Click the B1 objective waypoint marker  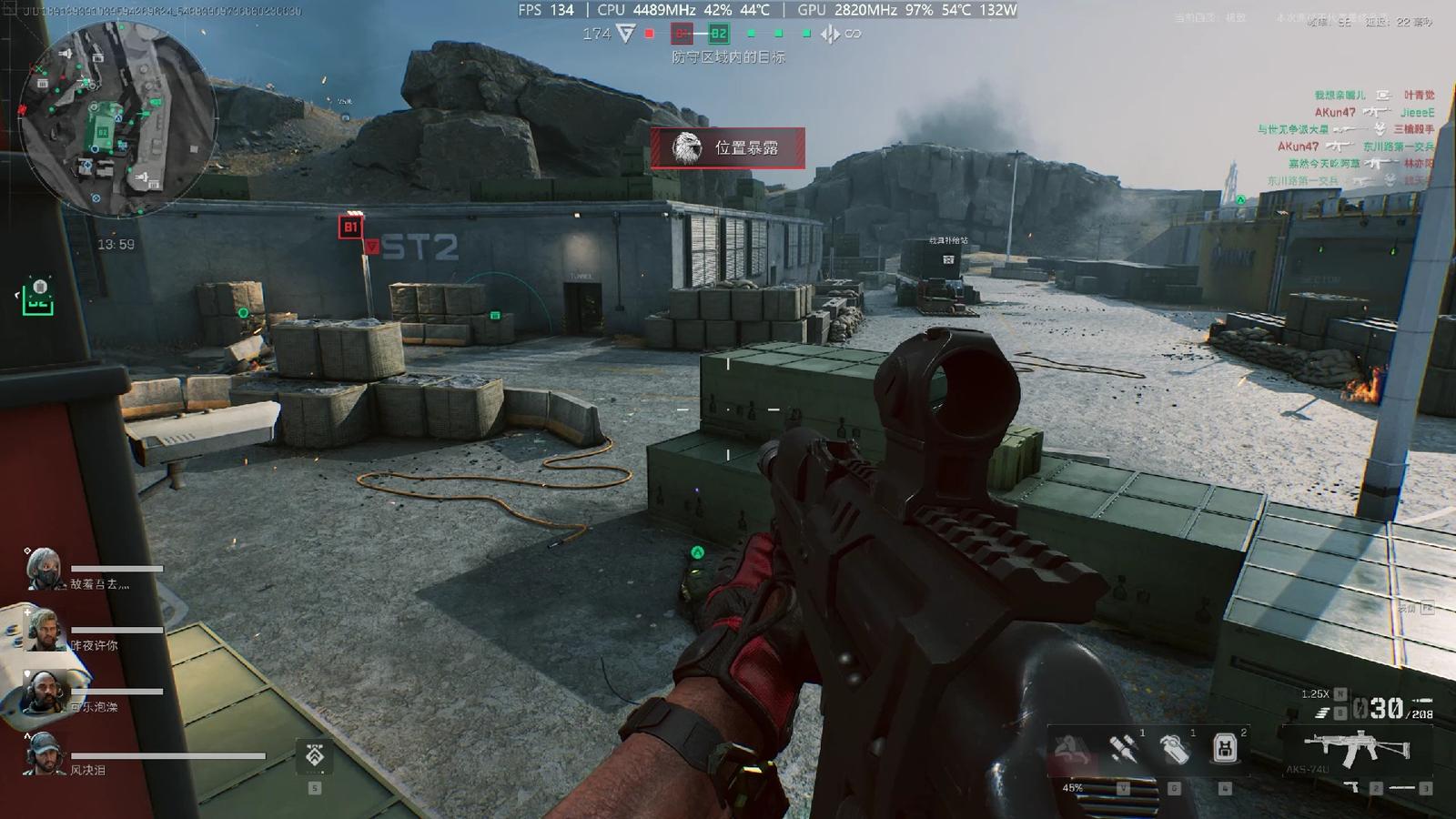pyautogui.click(x=350, y=227)
